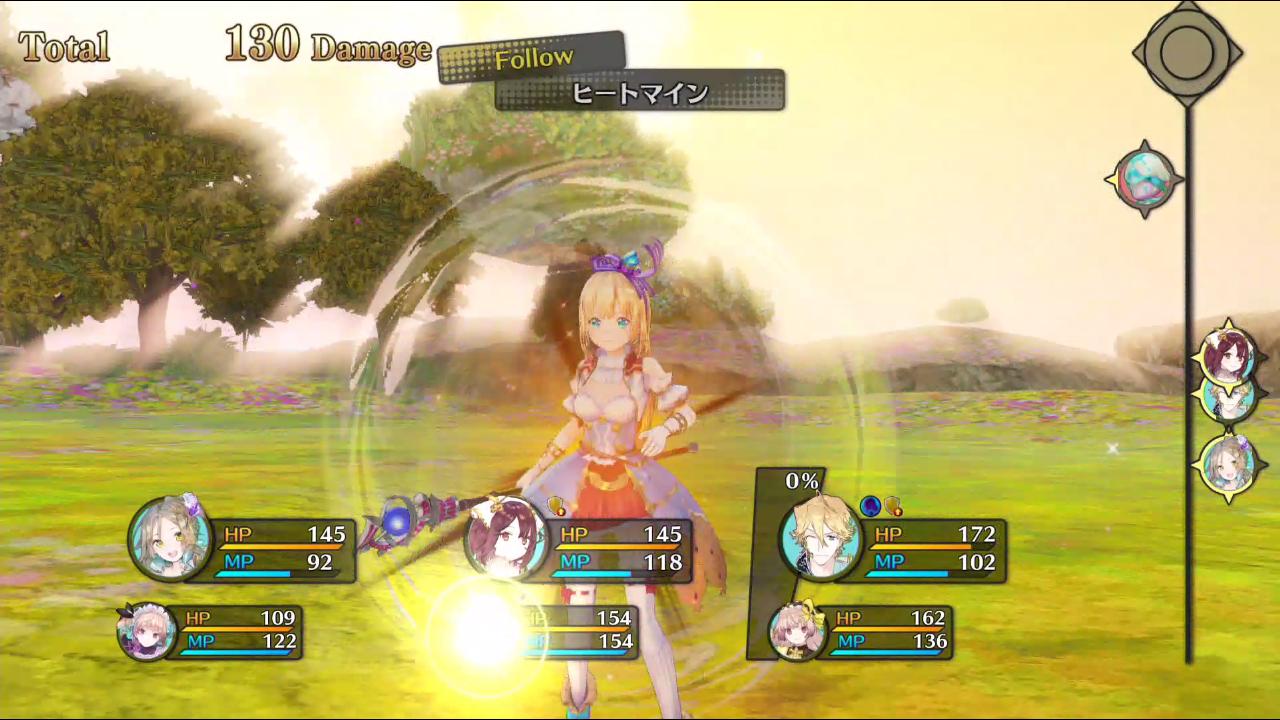Choose the red-haired girl's party portrait
1280x720 pixels.
click(x=506, y=538)
